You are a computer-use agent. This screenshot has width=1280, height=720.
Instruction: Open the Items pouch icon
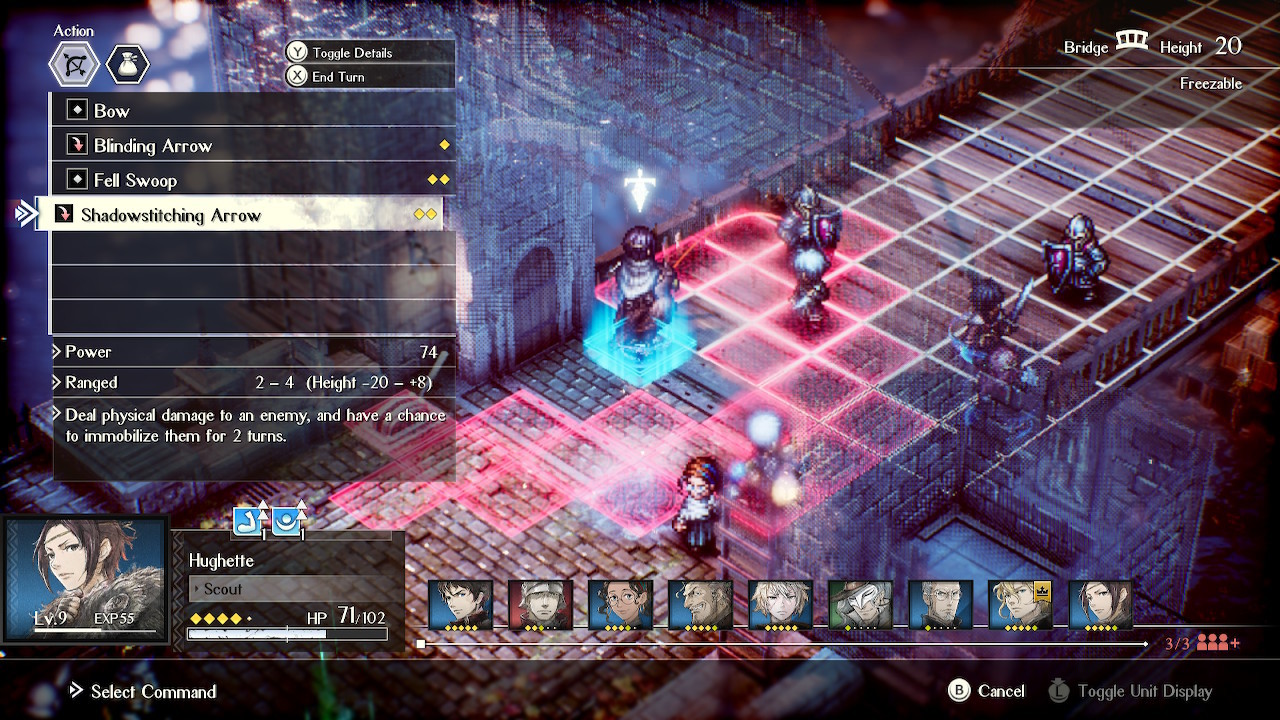[x=128, y=64]
